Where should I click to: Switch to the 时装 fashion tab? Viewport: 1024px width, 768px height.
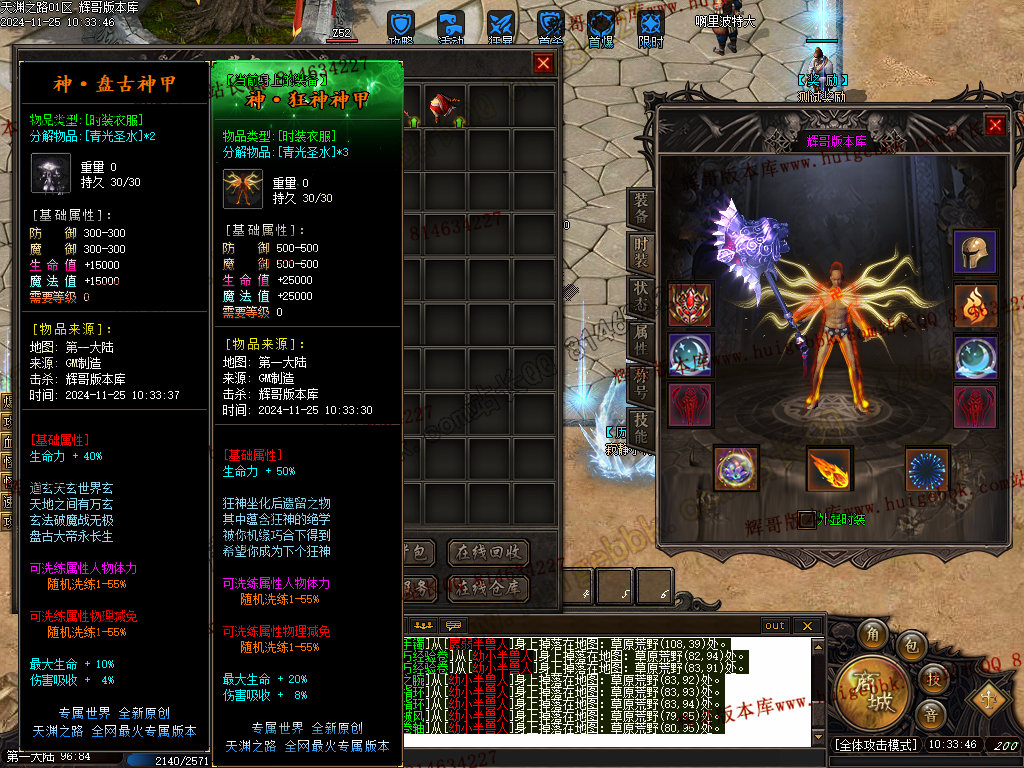(641, 252)
